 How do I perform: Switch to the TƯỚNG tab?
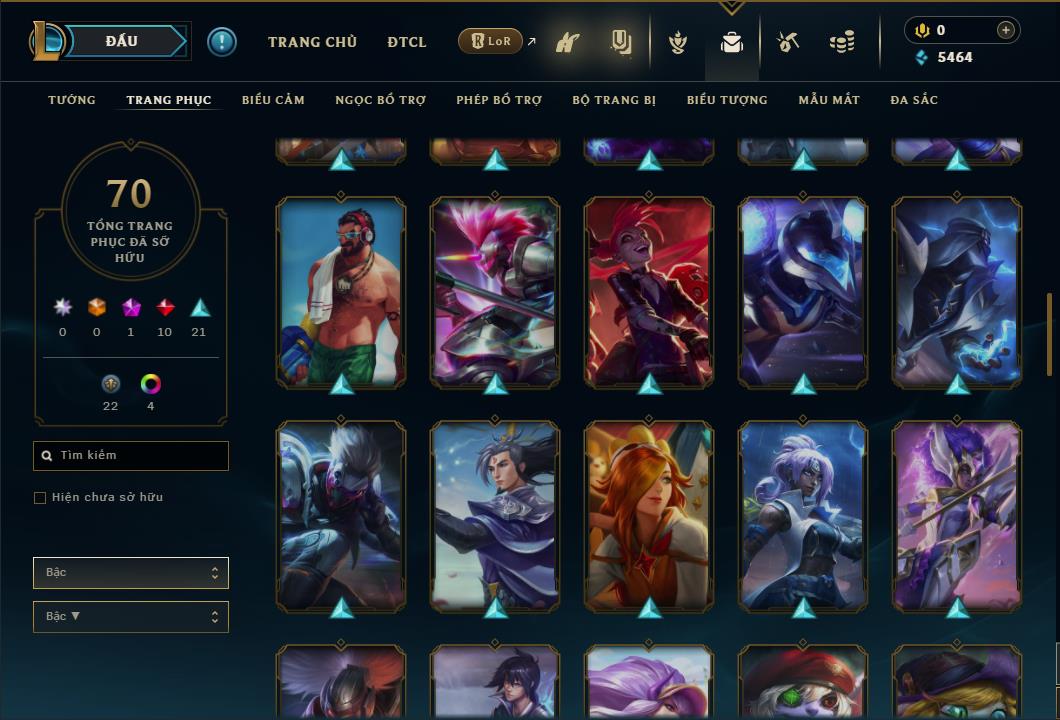point(72,100)
